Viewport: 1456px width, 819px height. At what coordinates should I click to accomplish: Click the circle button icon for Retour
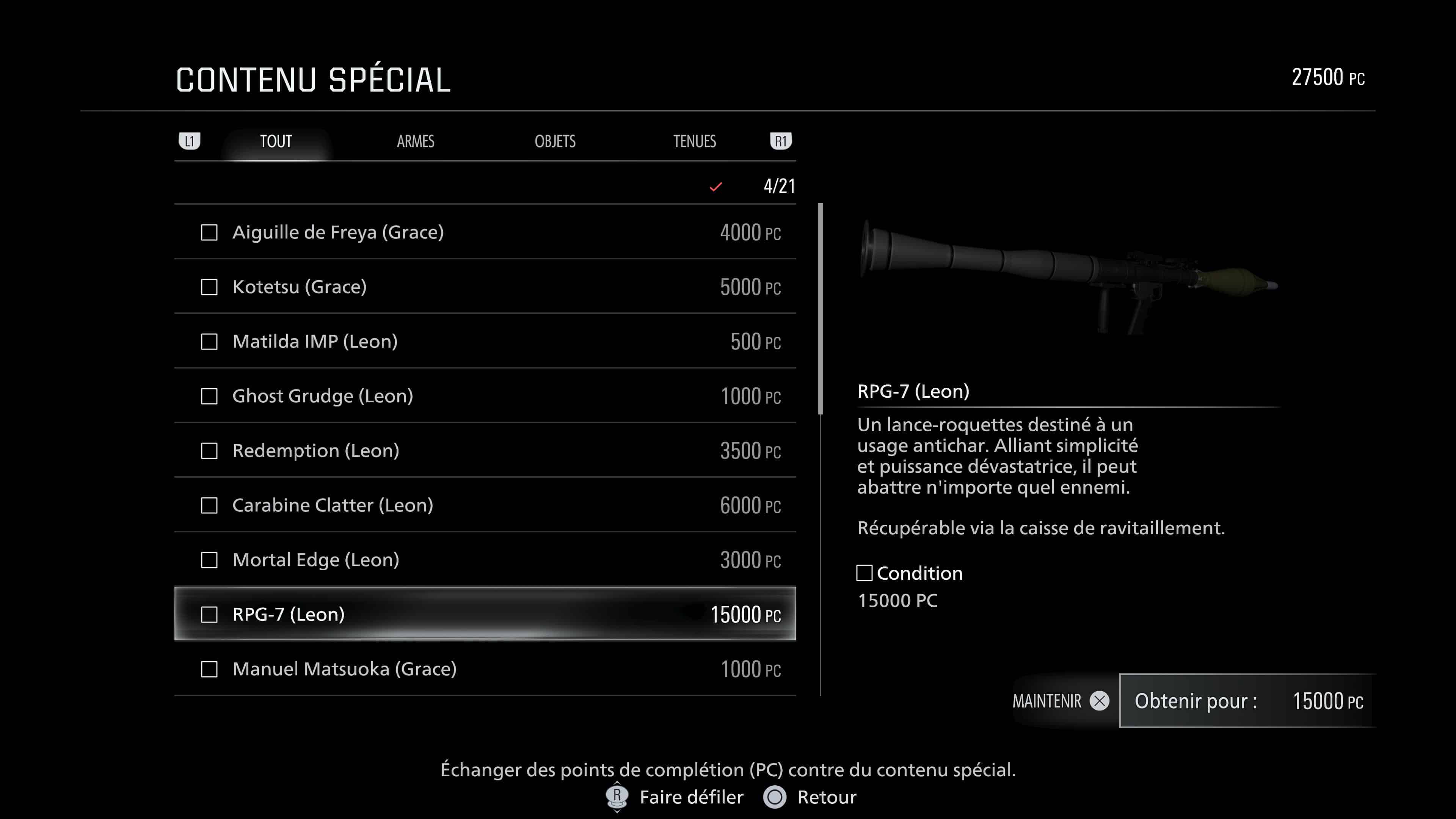click(x=776, y=797)
